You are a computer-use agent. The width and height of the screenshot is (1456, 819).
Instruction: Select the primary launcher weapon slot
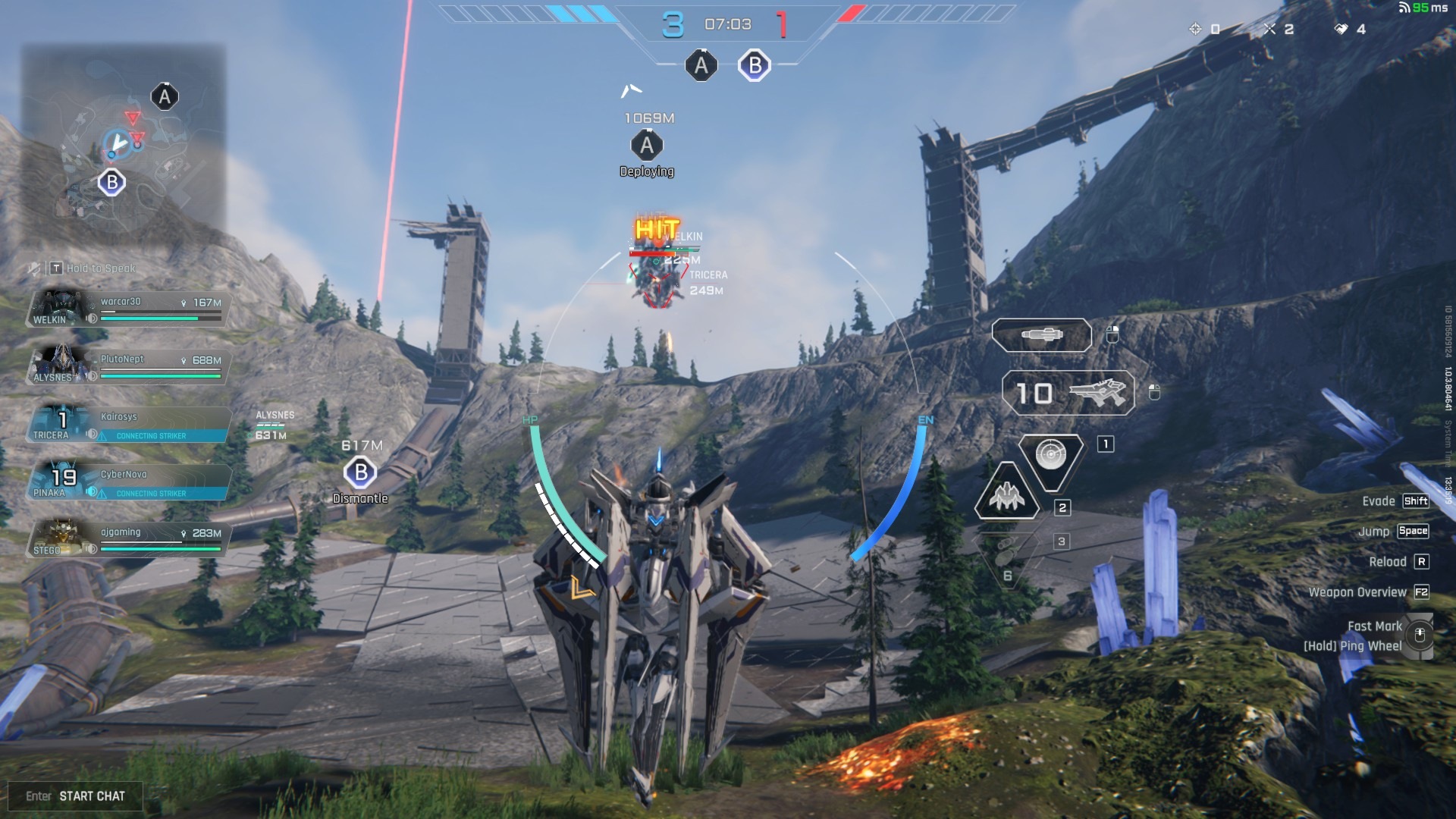point(1041,335)
